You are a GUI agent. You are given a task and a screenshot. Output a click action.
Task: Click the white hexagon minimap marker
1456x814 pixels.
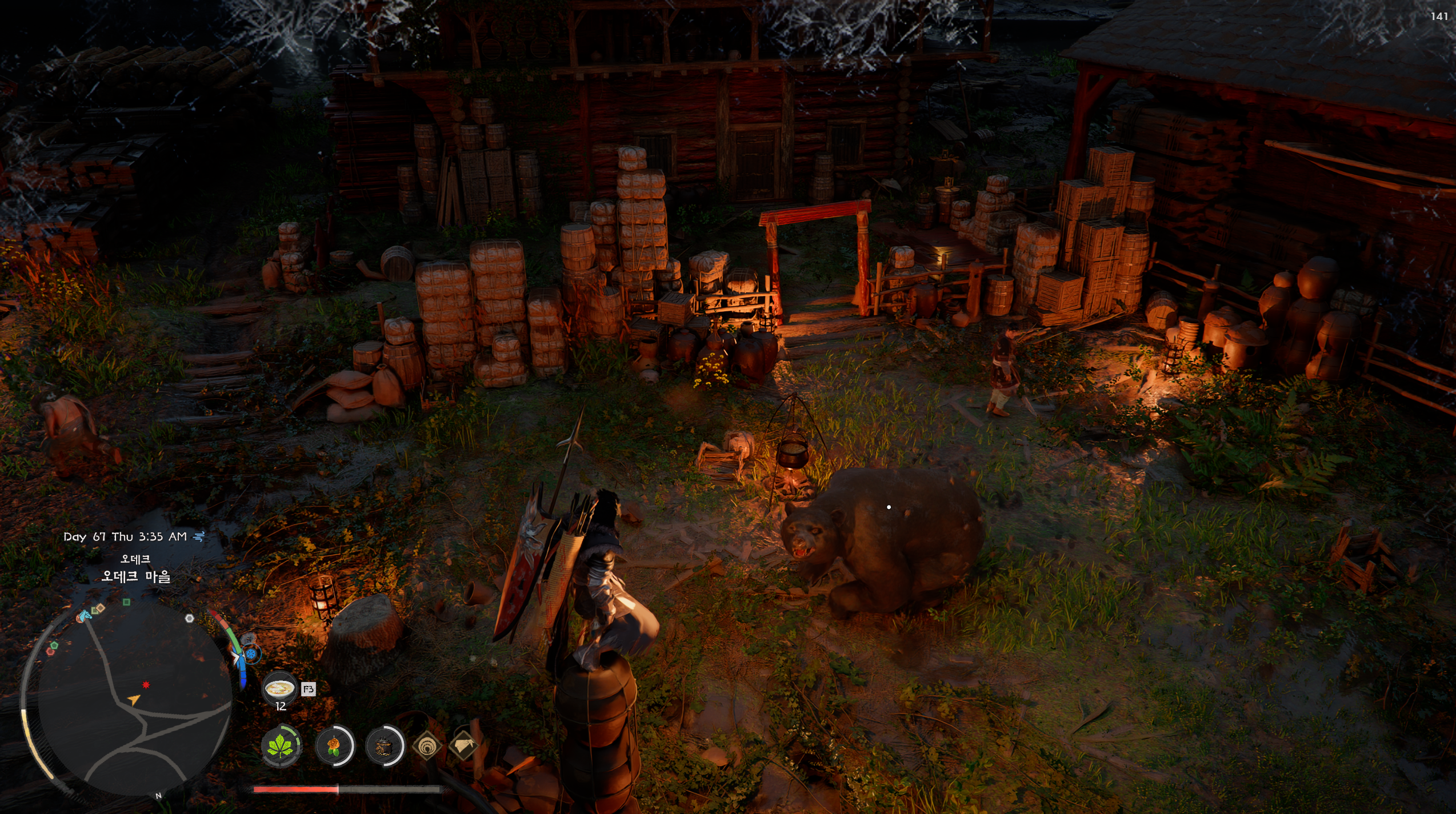coord(190,618)
